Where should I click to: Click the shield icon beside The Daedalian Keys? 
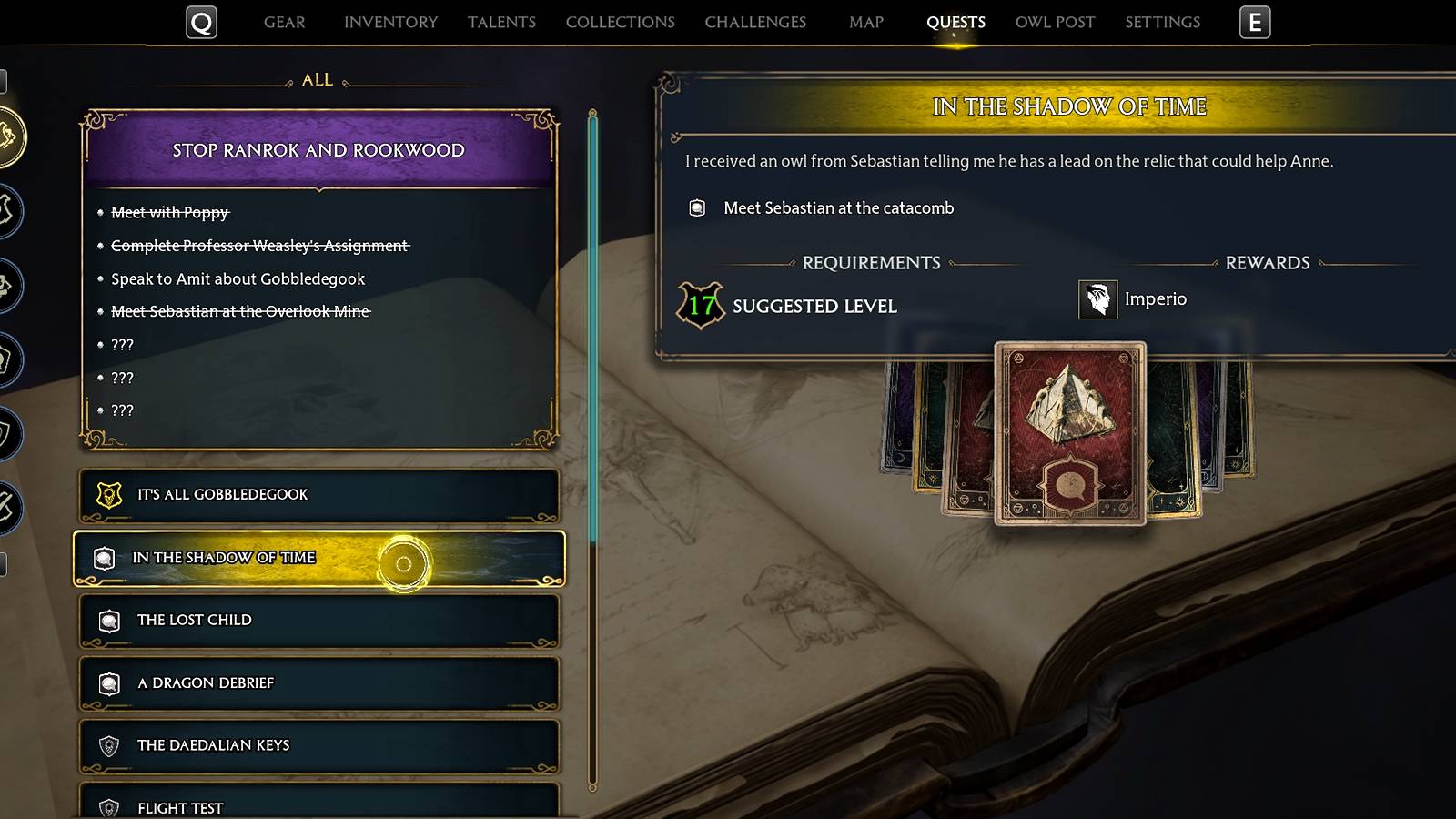click(x=108, y=745)
